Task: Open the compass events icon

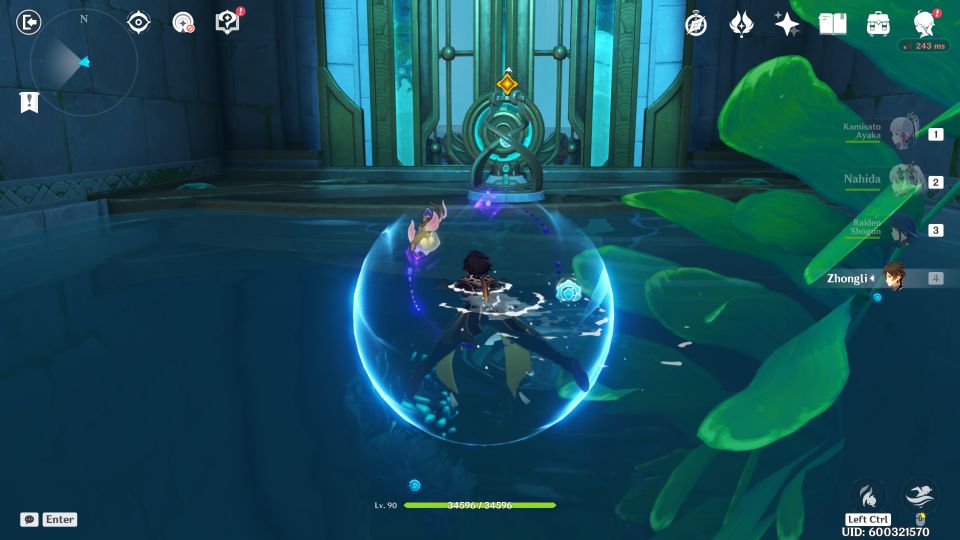Action: click(696, 24)
